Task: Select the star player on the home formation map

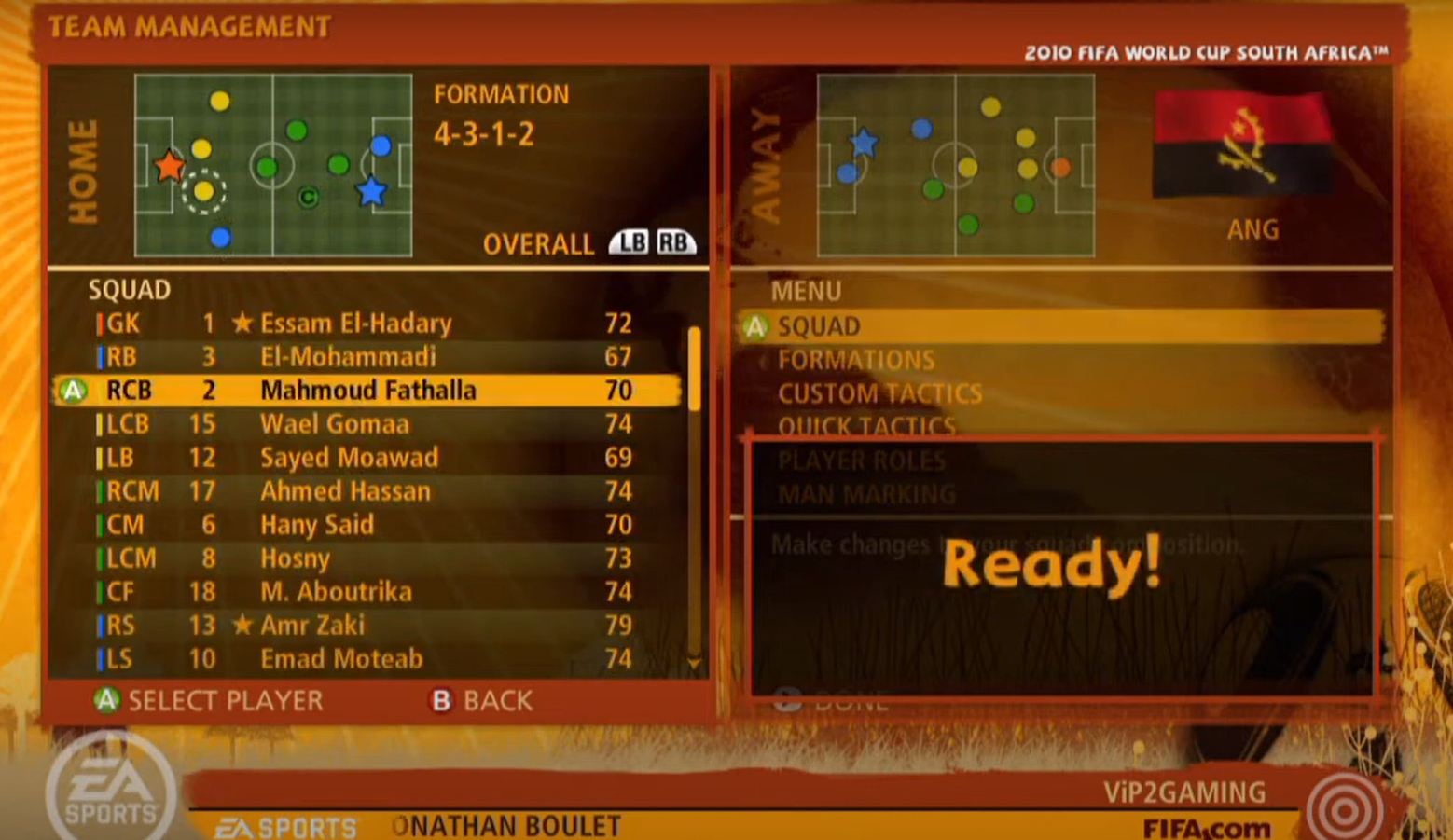Action: click(372, 189)
